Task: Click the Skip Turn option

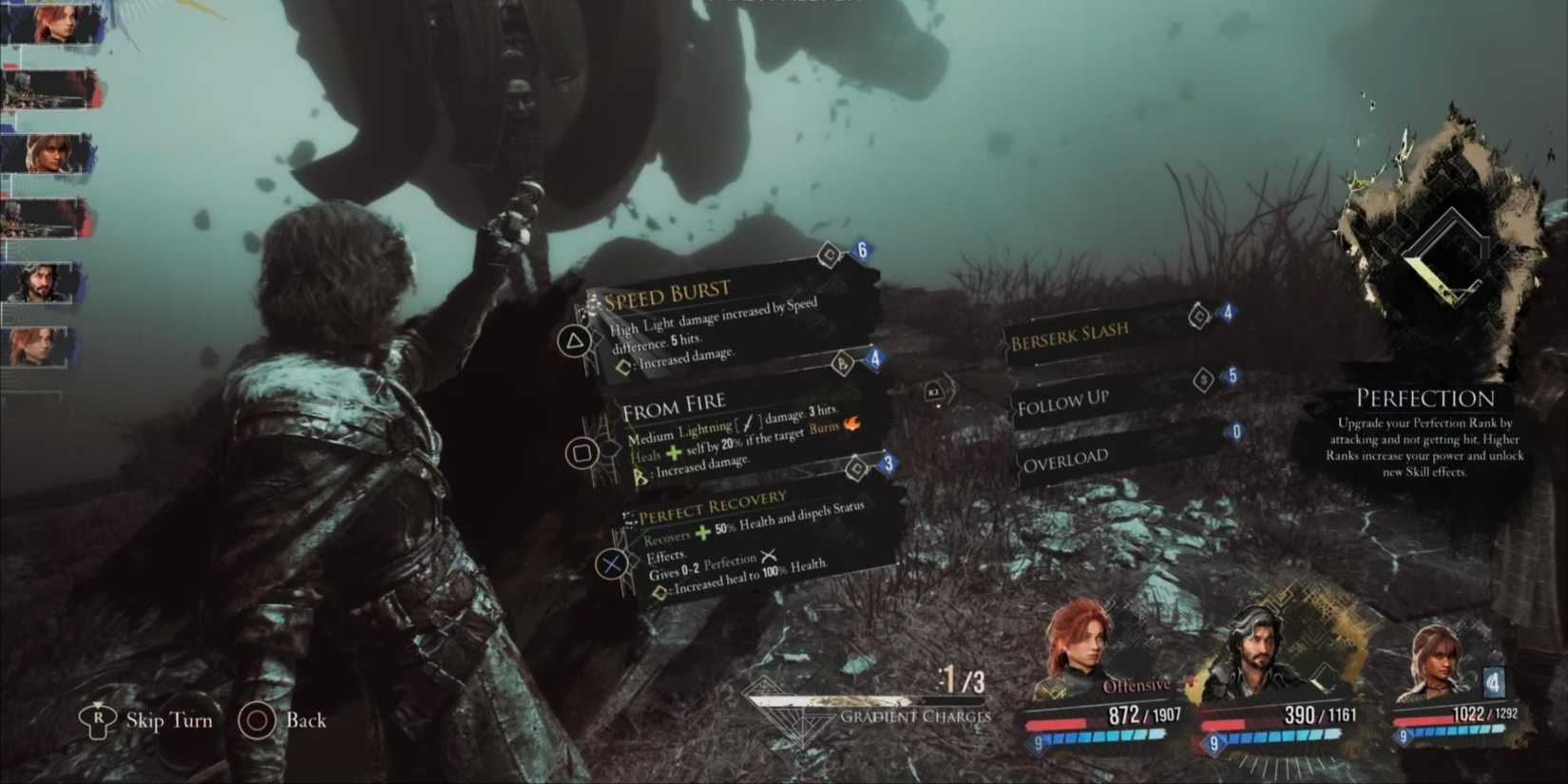Action: pos(147,720)
